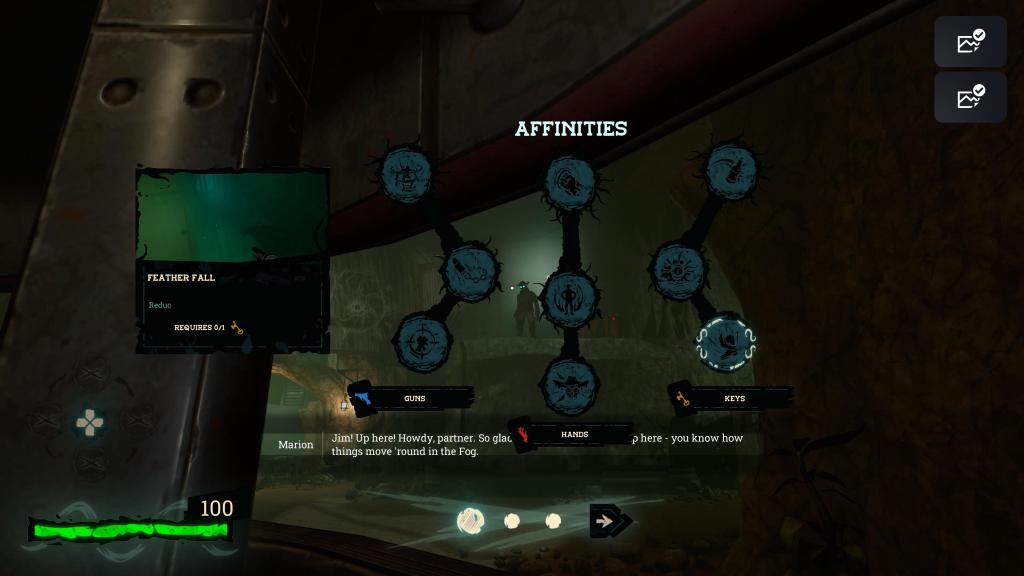Choose the insect affinity node
The height and width of the screenshot is (576, 1024).
pos(406,175)
